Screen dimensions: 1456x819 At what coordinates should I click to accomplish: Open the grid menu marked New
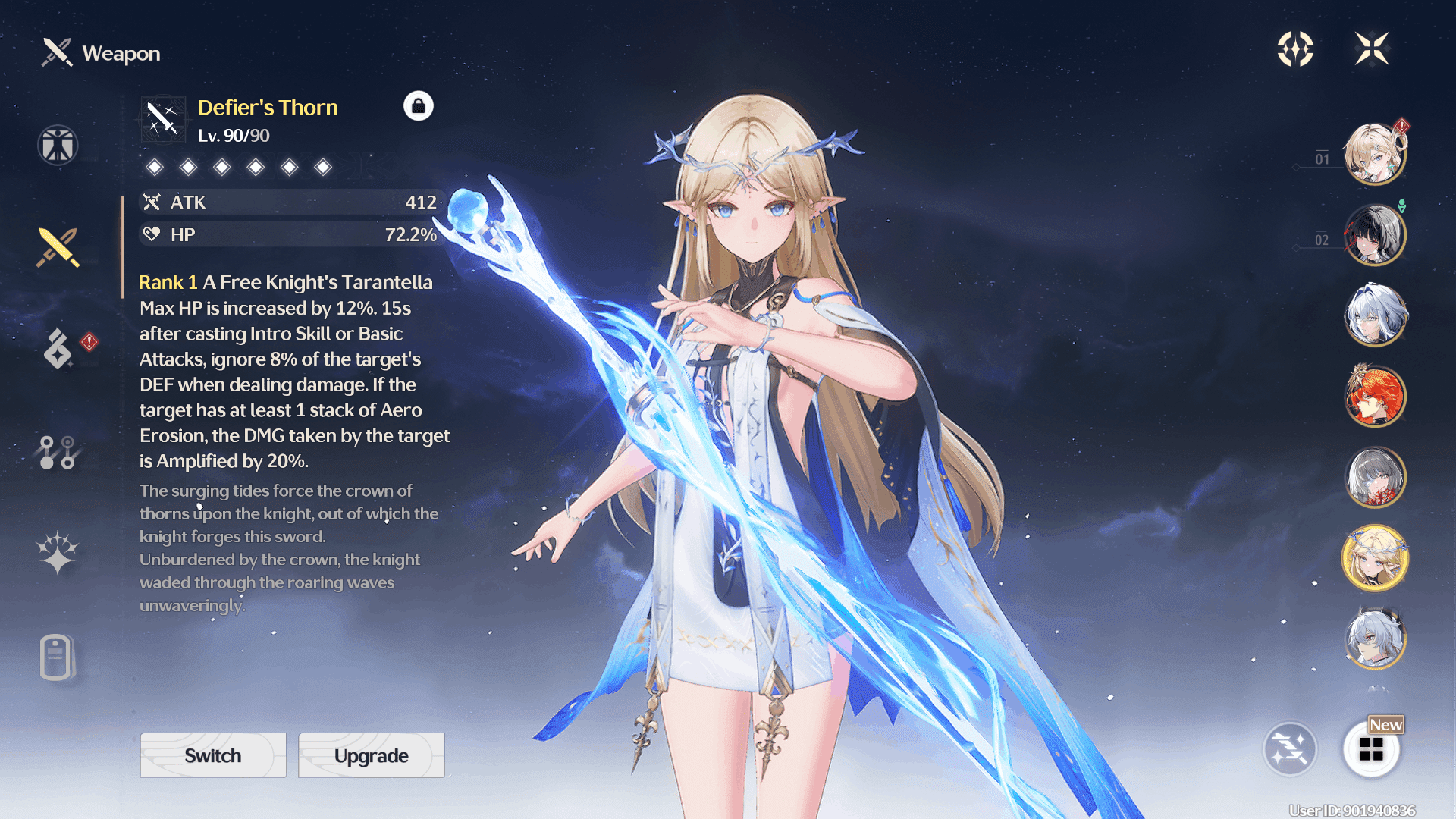1371,749
